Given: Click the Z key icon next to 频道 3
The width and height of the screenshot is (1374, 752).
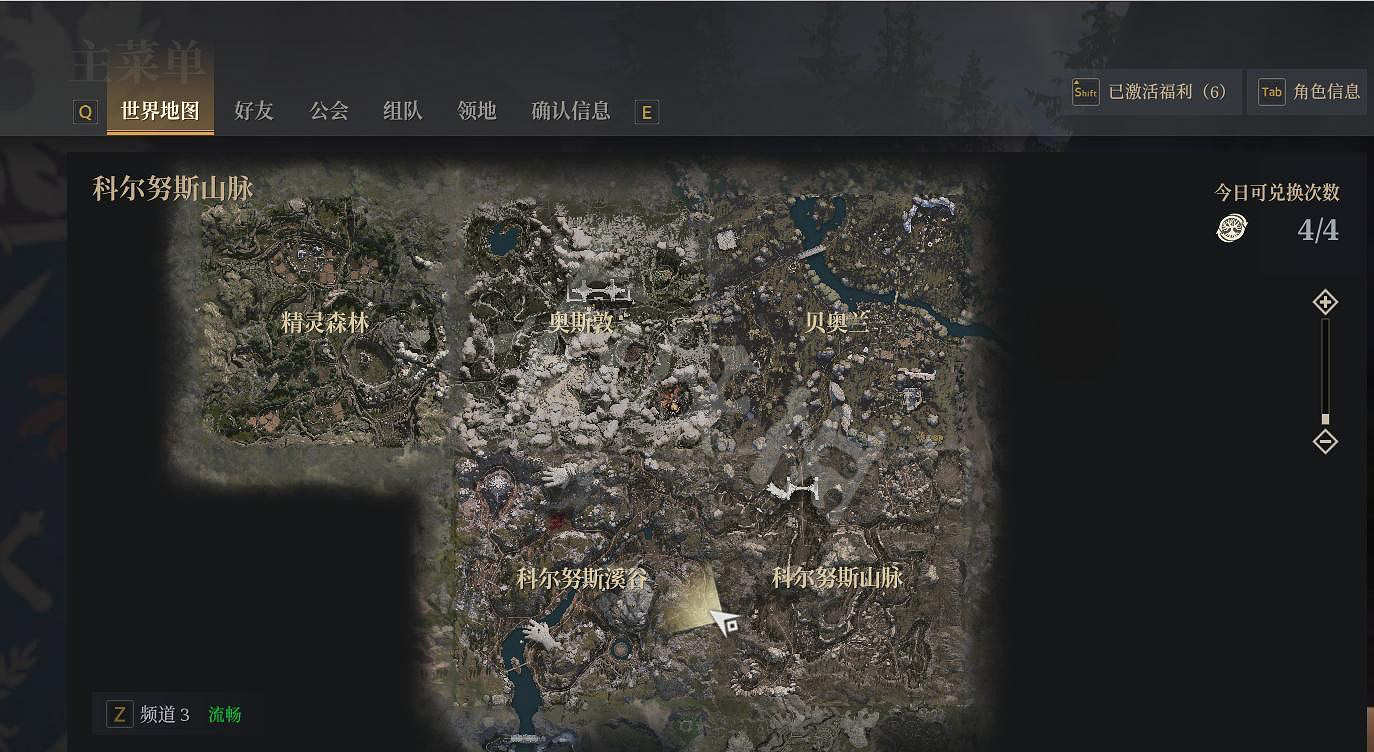Looking at the screenshot, I should click(x=121, y=714).
